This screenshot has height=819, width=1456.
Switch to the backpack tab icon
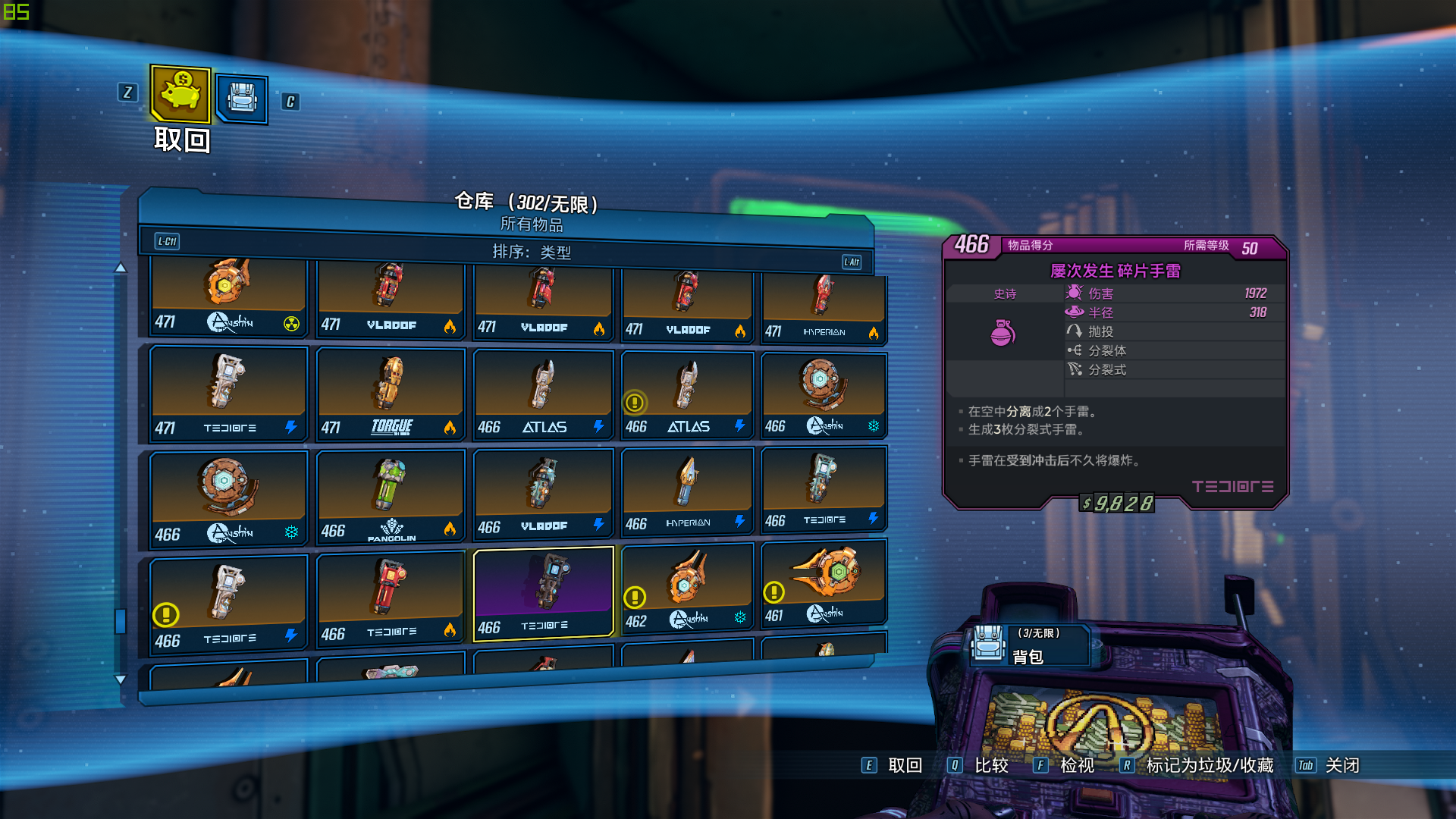pos(242,99)
